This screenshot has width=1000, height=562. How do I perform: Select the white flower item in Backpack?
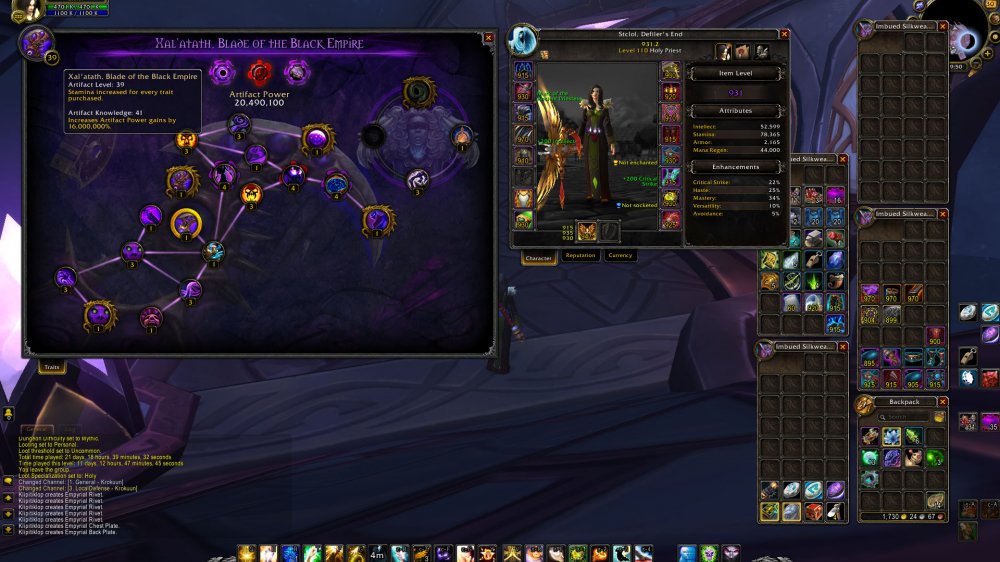pos(891,437)
